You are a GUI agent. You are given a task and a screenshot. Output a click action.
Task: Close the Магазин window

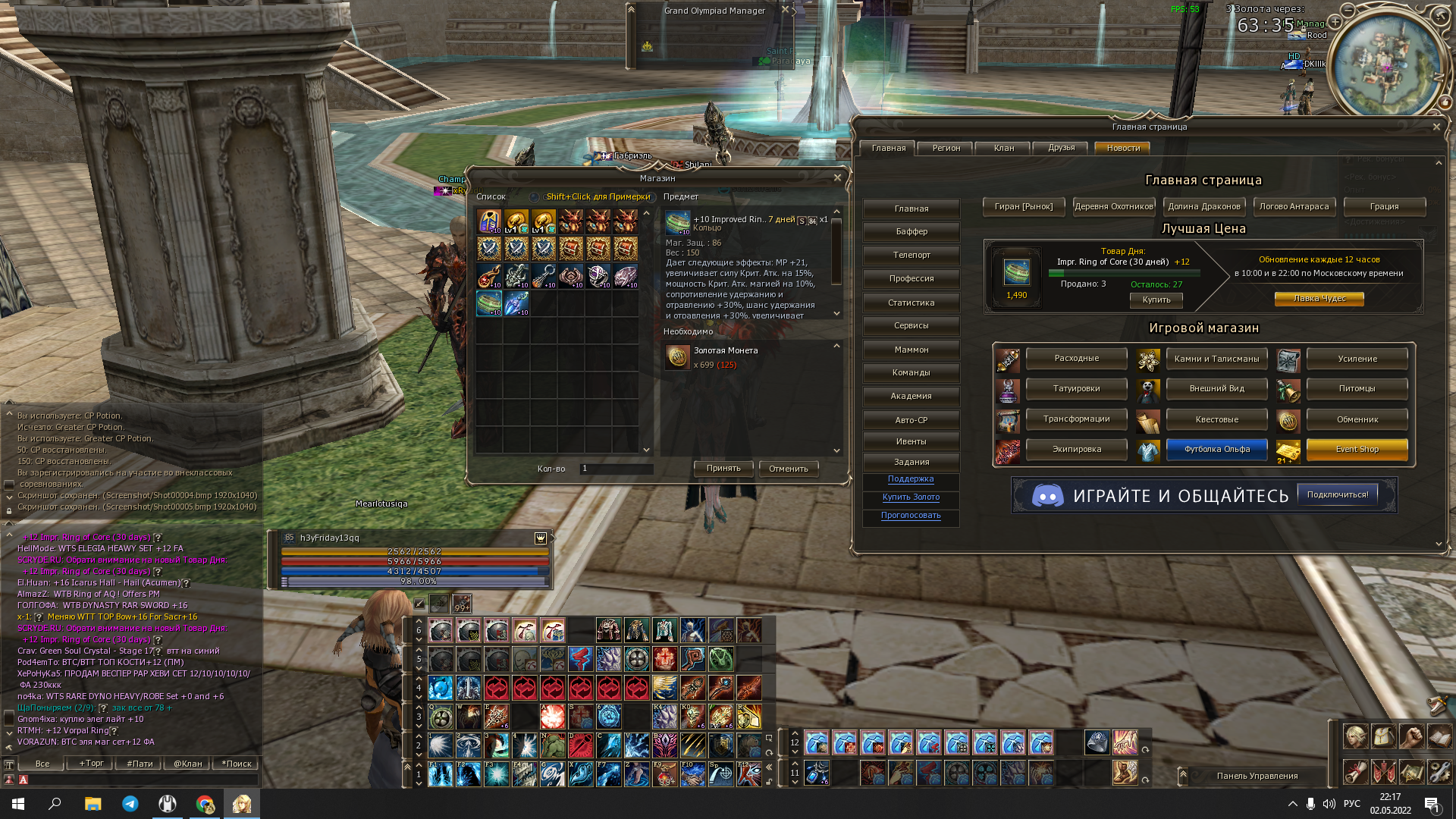pyautogui.click(x=837, y=177)
